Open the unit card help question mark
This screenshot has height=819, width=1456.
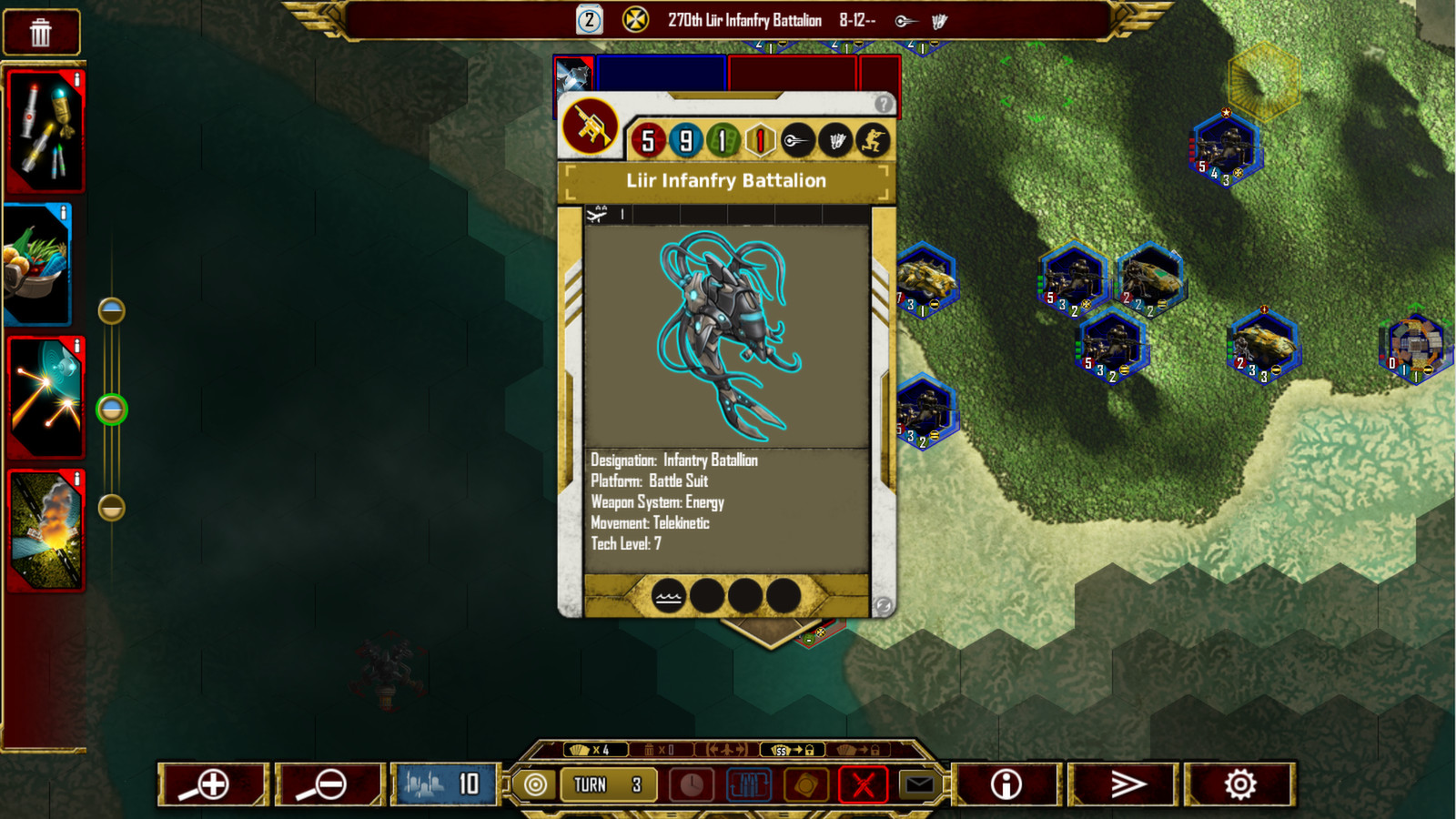(884, 105)
